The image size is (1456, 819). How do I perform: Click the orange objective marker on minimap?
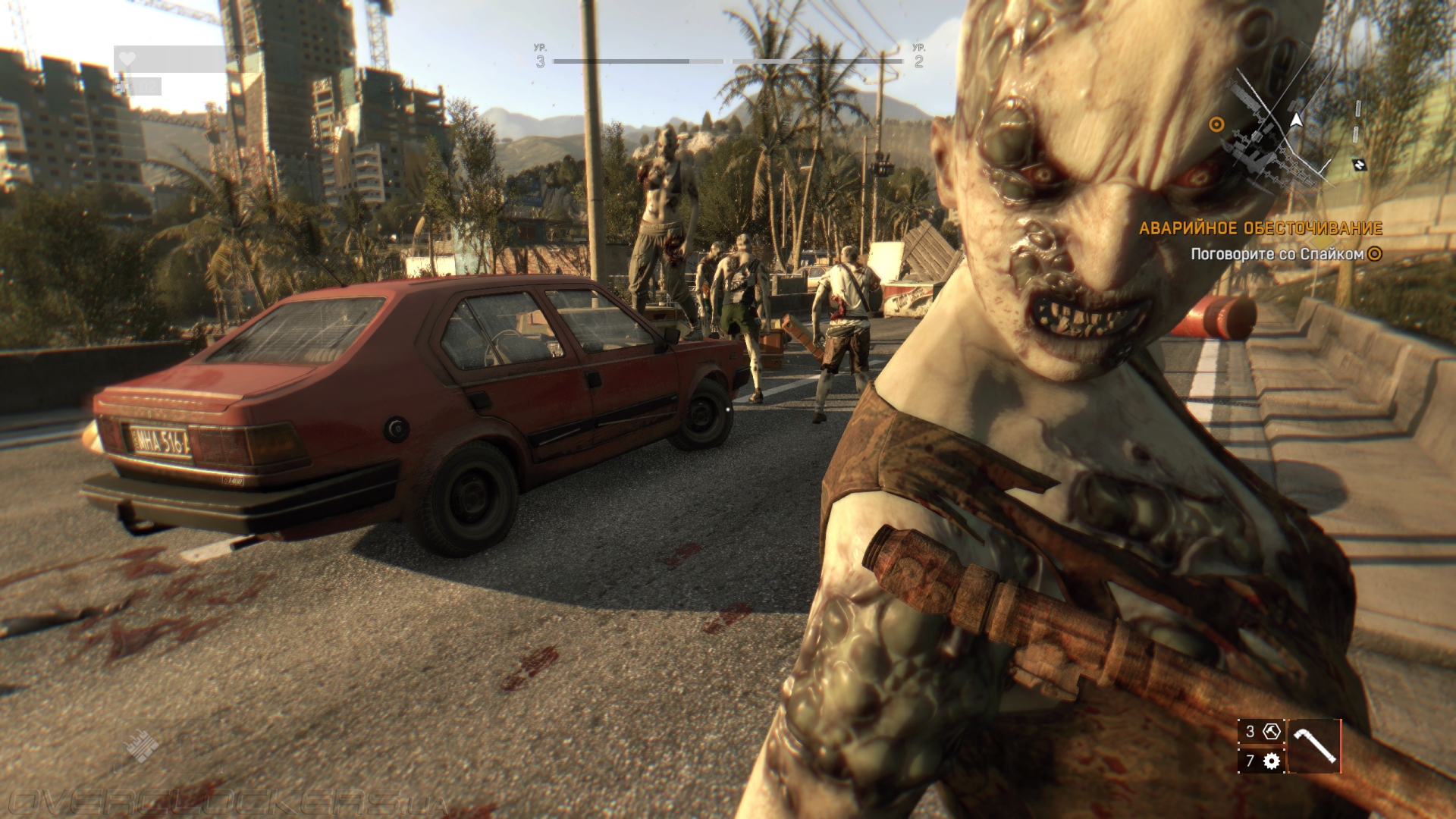tap(1216, 124)
